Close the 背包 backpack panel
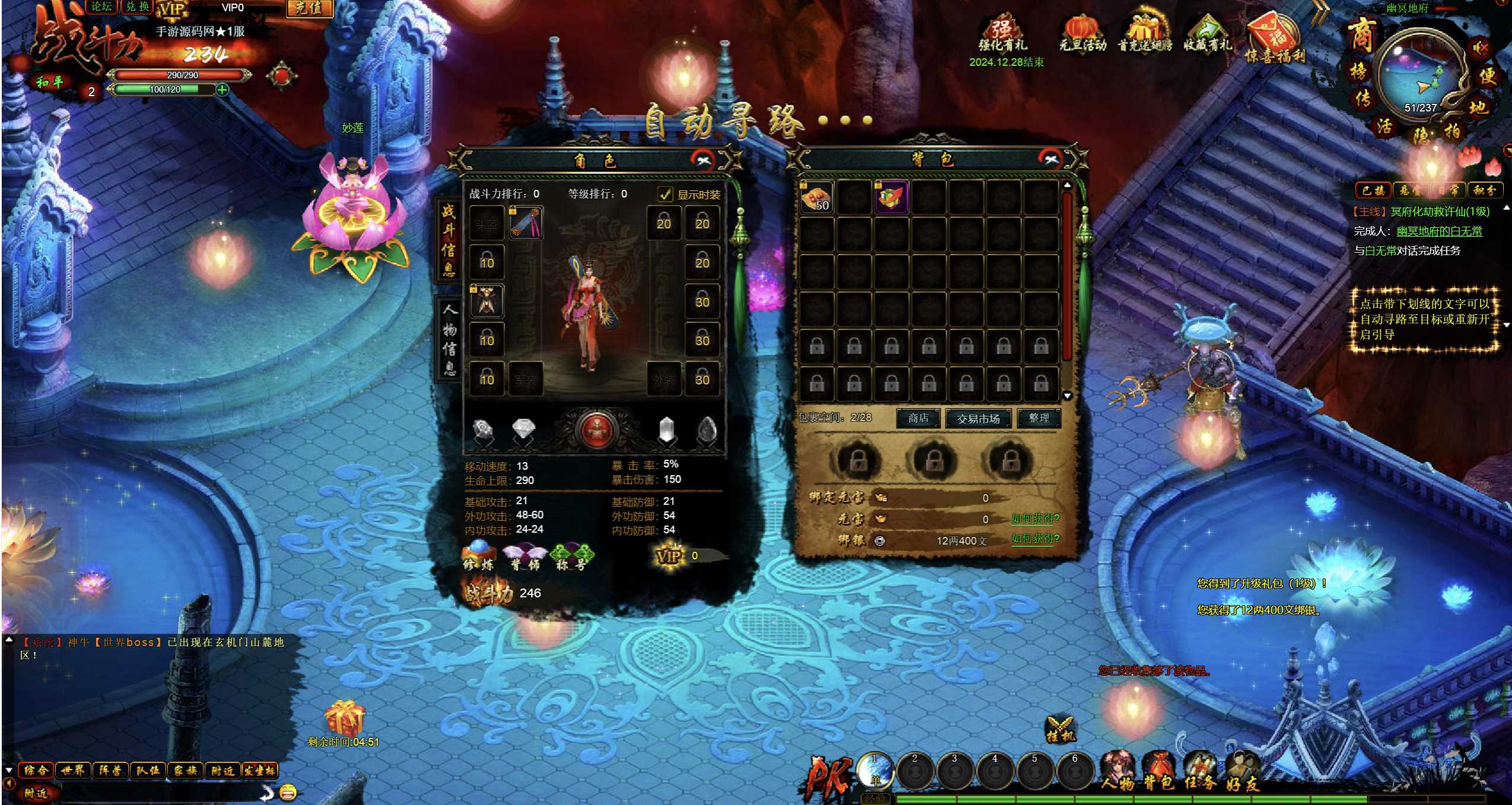This screenshot has height=805, width=1512. [x=1051, y=158]
